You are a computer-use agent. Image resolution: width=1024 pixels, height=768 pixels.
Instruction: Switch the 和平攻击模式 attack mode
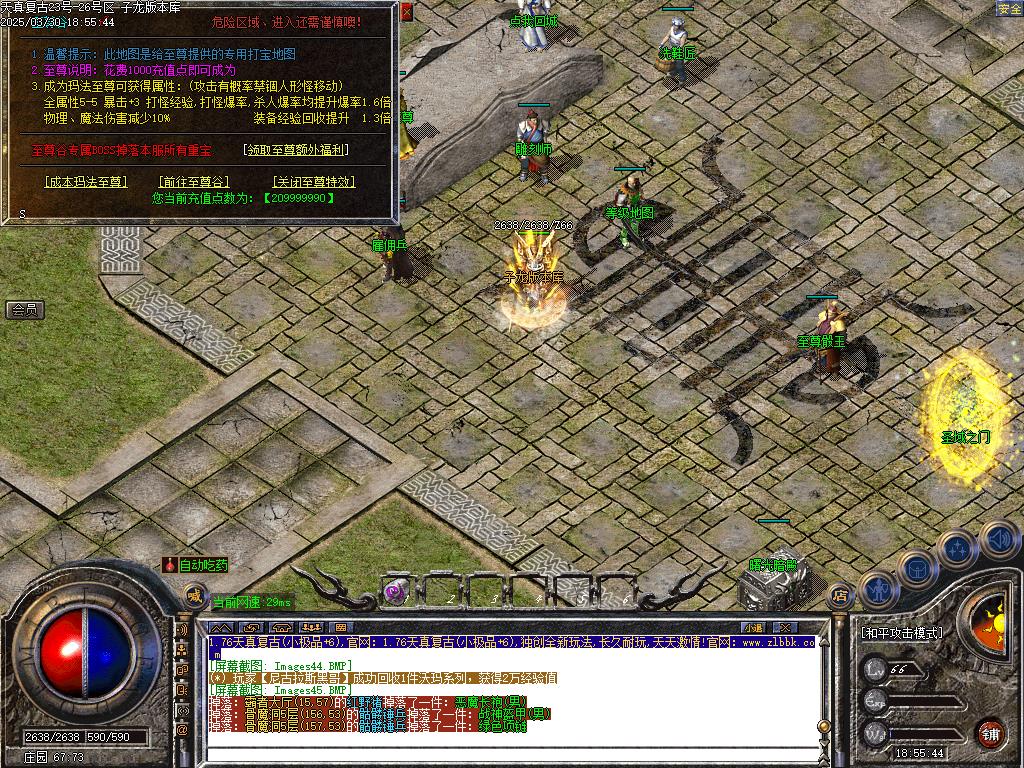tap(901, 633)
